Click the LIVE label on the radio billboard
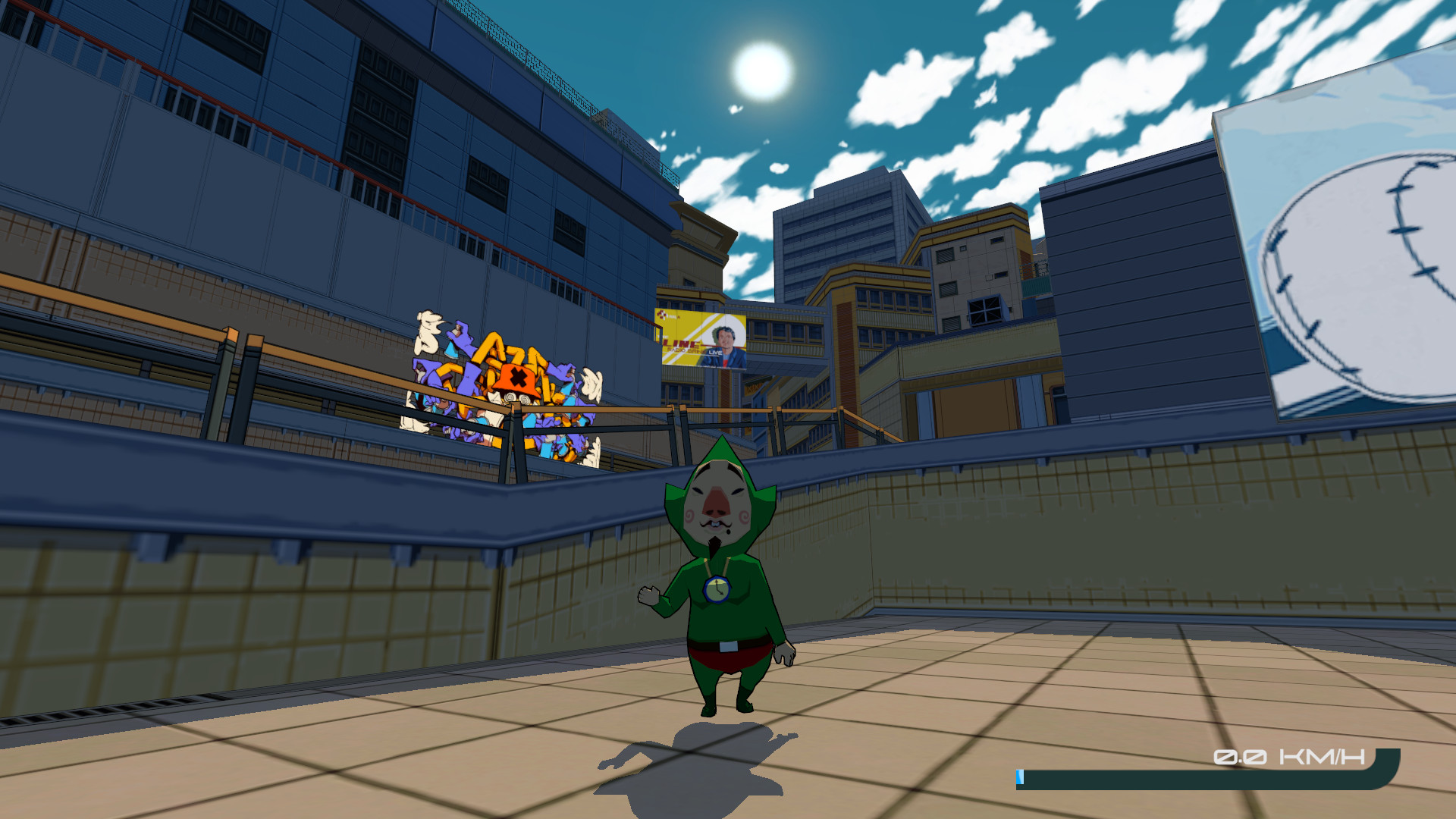The height and width of the screenshot is (819, 1456). (x=715, y=353)
